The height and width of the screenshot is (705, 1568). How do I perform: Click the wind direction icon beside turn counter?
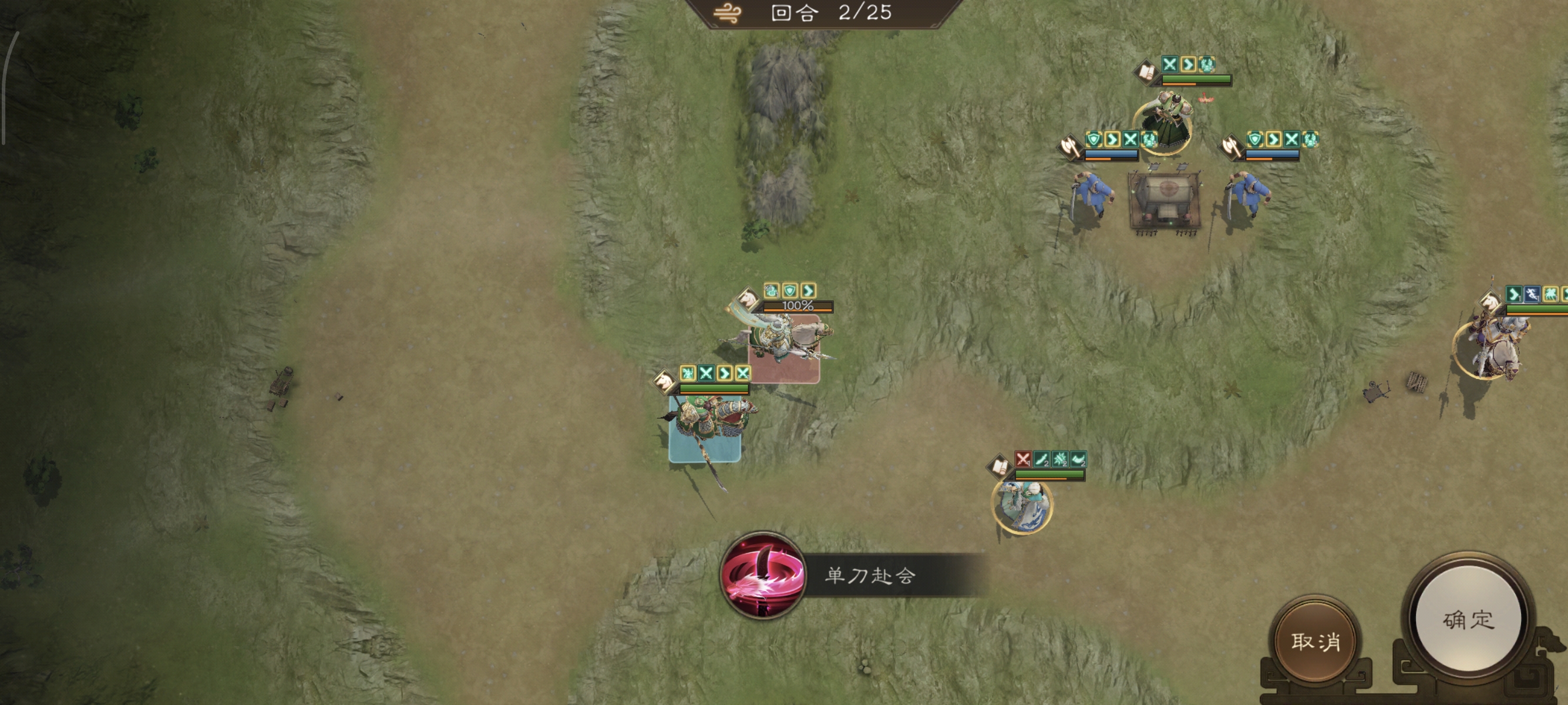point(728,11)
